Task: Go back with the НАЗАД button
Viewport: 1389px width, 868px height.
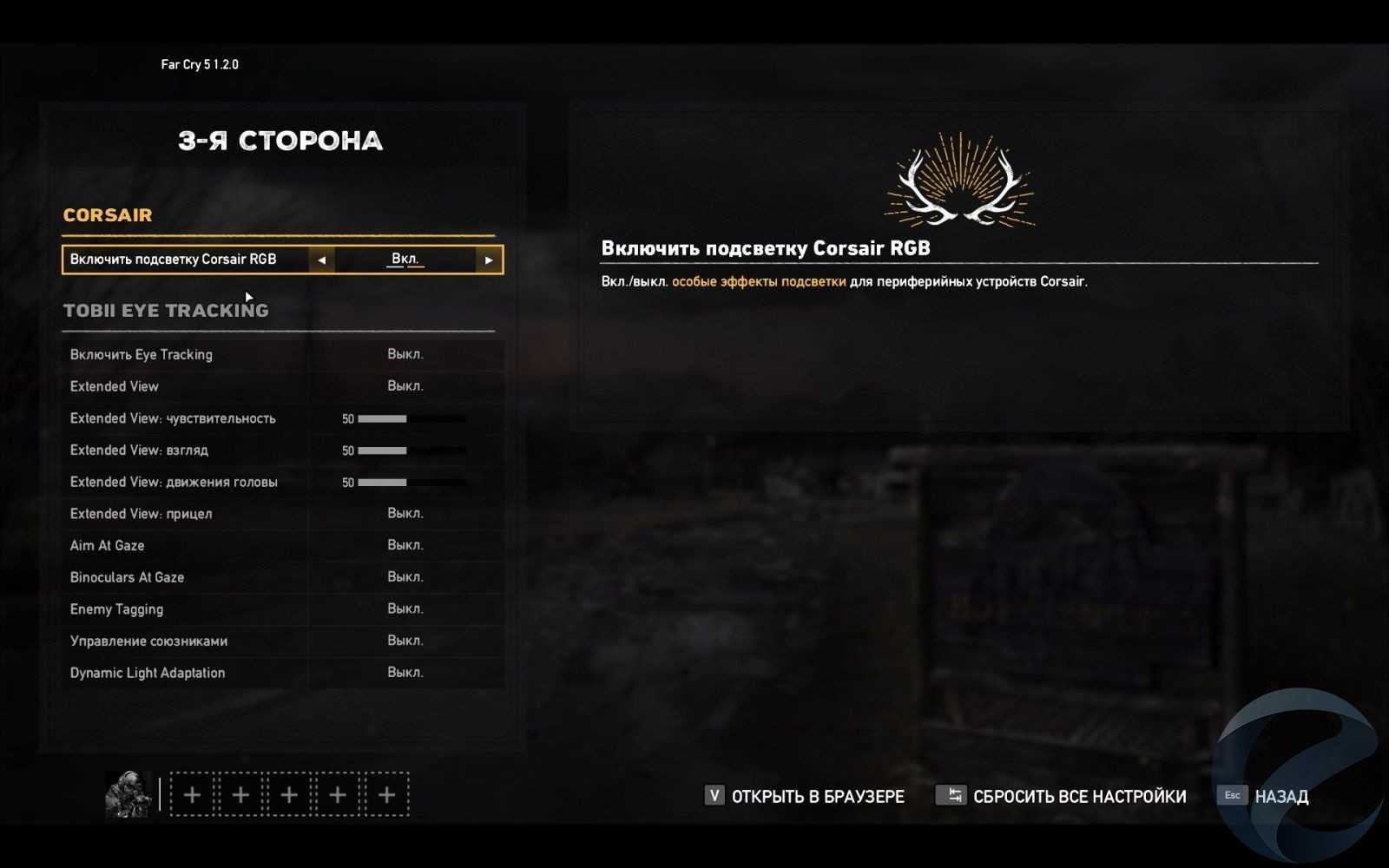Action: [x=1266, y=796]
